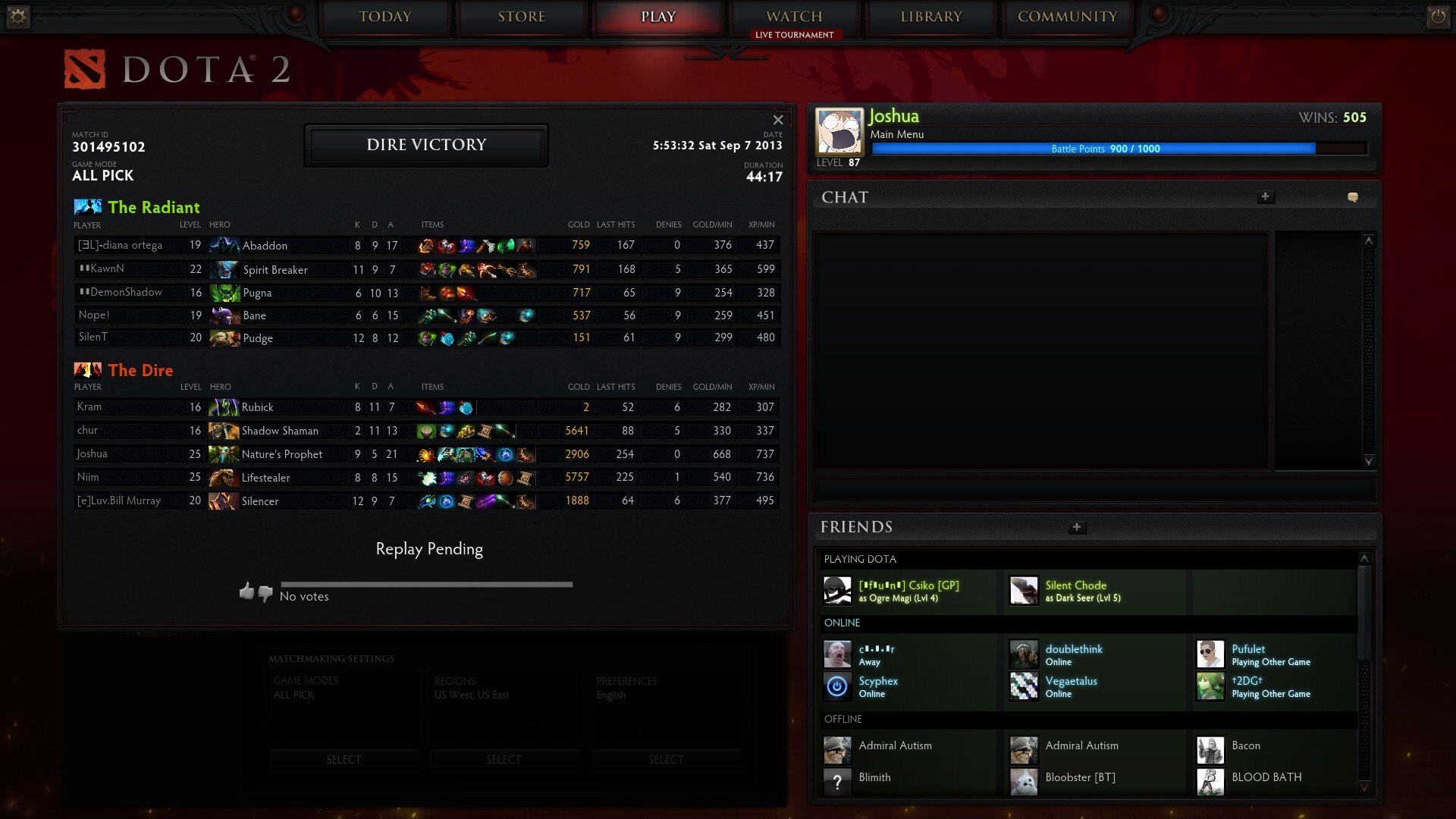Give the match a thumbs down

tap(265, 593)
